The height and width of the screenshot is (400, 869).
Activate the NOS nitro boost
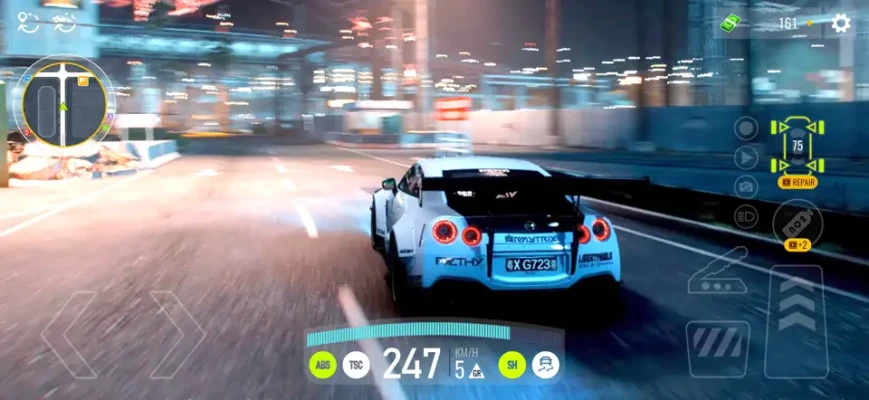797,222
